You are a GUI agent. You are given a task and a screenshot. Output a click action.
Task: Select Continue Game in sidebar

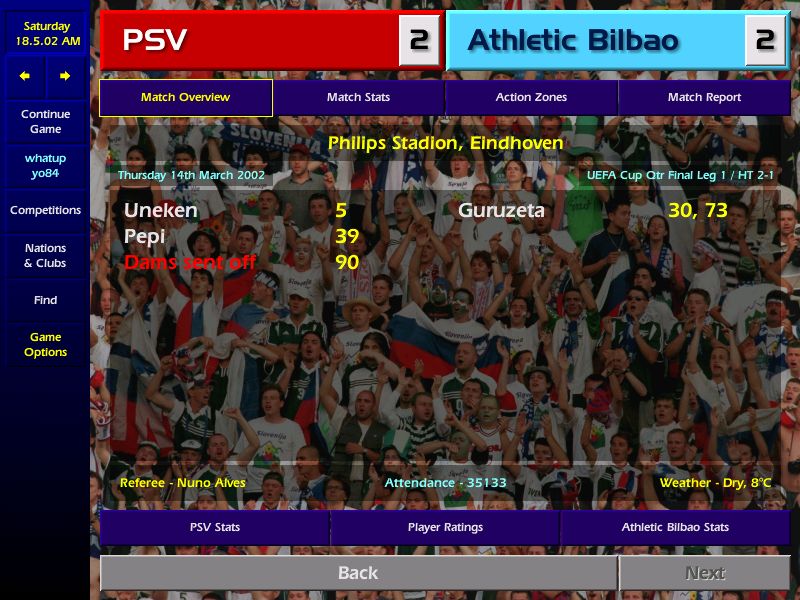click(45, 122)
